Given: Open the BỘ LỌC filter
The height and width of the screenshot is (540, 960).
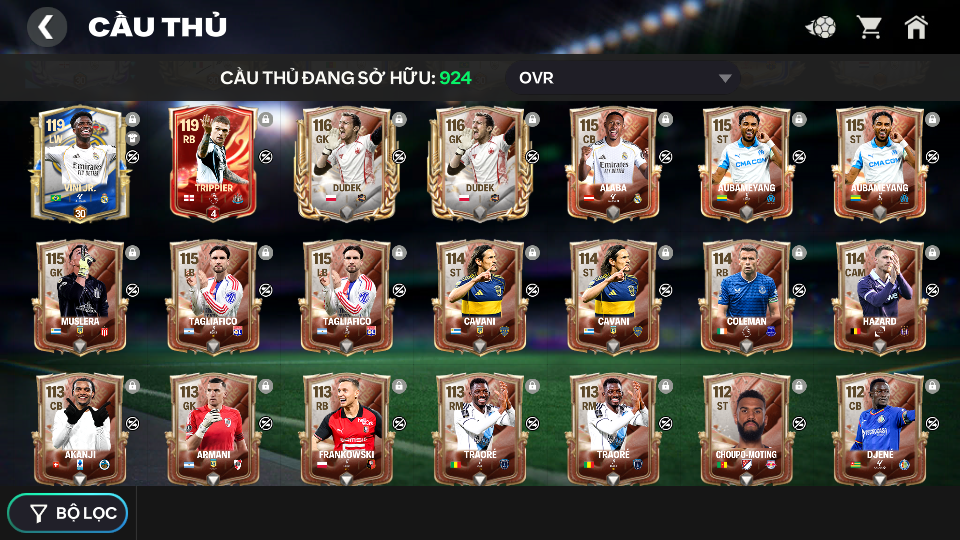Looking at the screenshot, I should point(68,513).
